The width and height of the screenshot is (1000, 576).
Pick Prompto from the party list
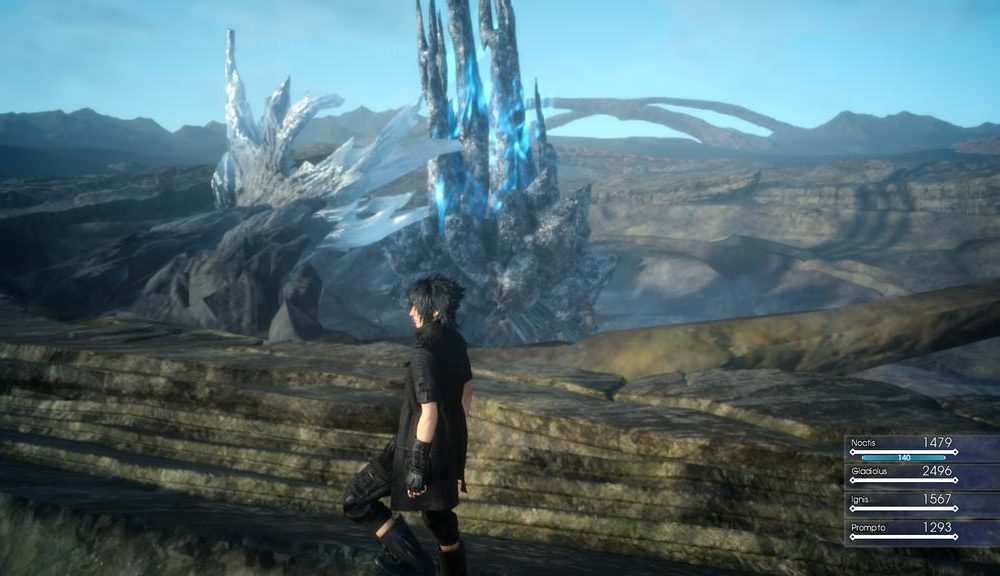(903, 530)
